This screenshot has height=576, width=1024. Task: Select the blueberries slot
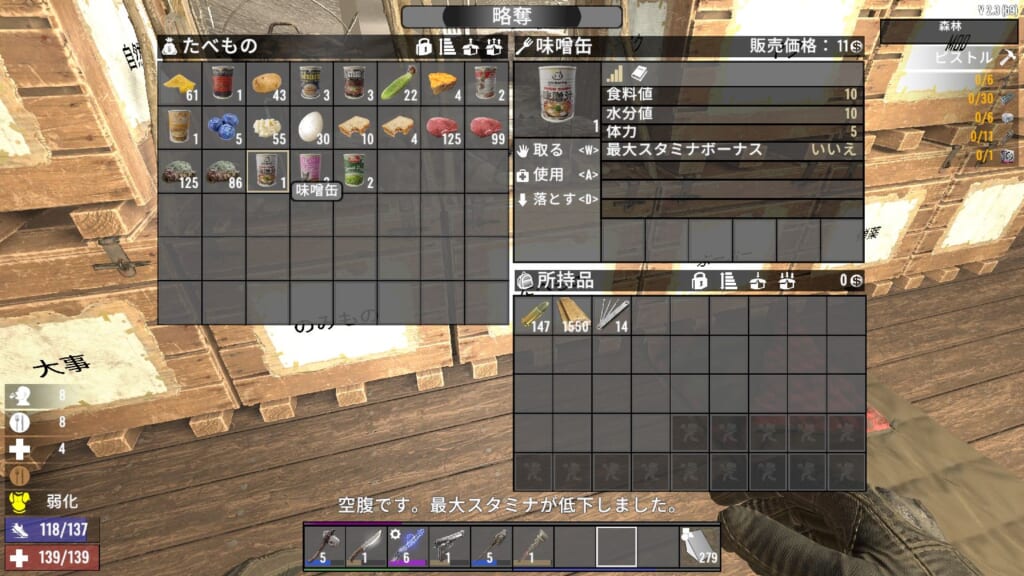[x=224, y=127]
